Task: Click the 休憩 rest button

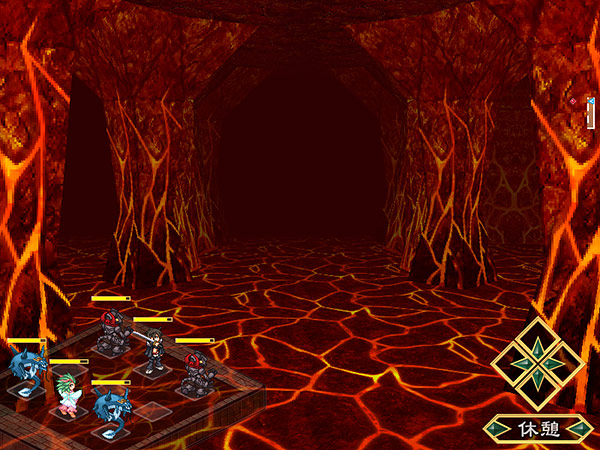Action: tap(537, 429)
